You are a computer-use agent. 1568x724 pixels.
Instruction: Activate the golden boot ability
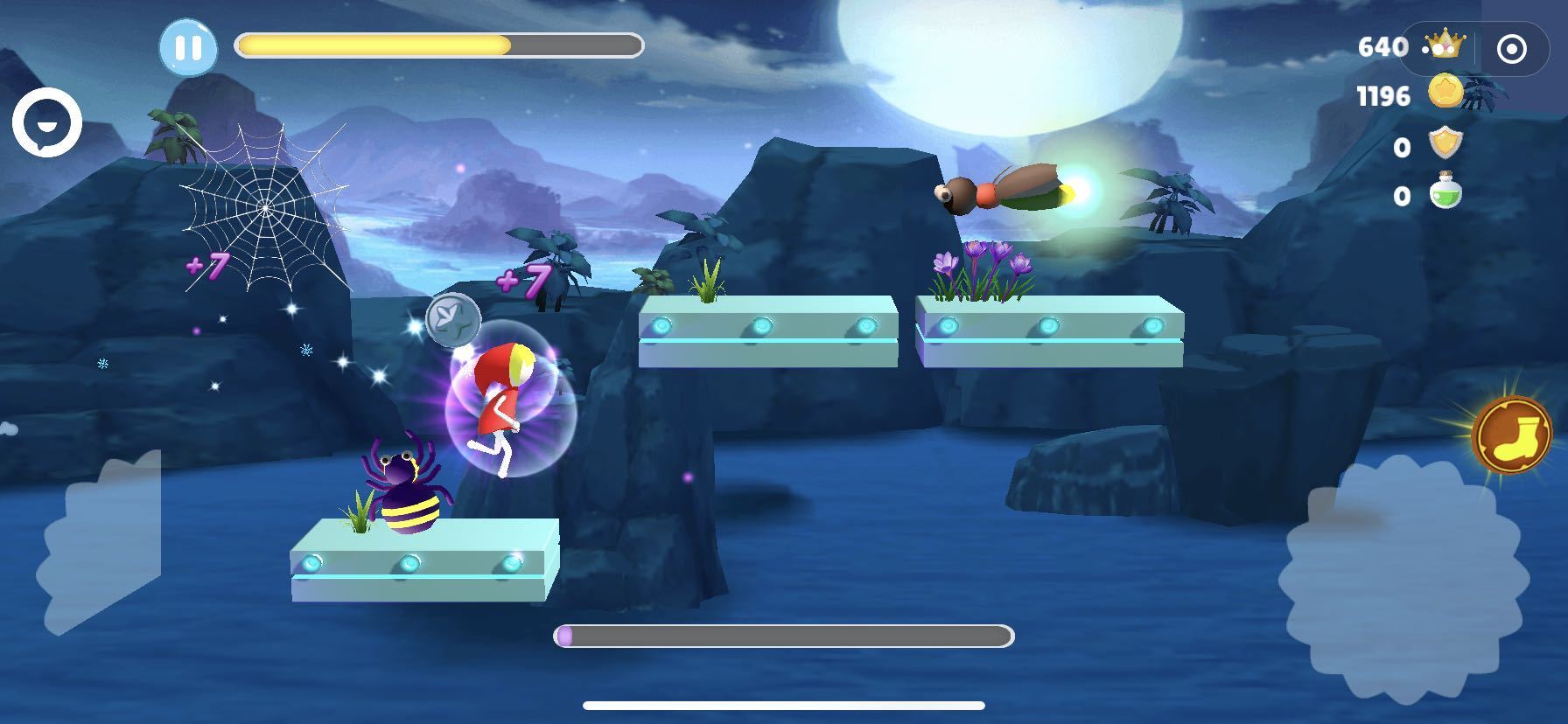[1511, 435]
